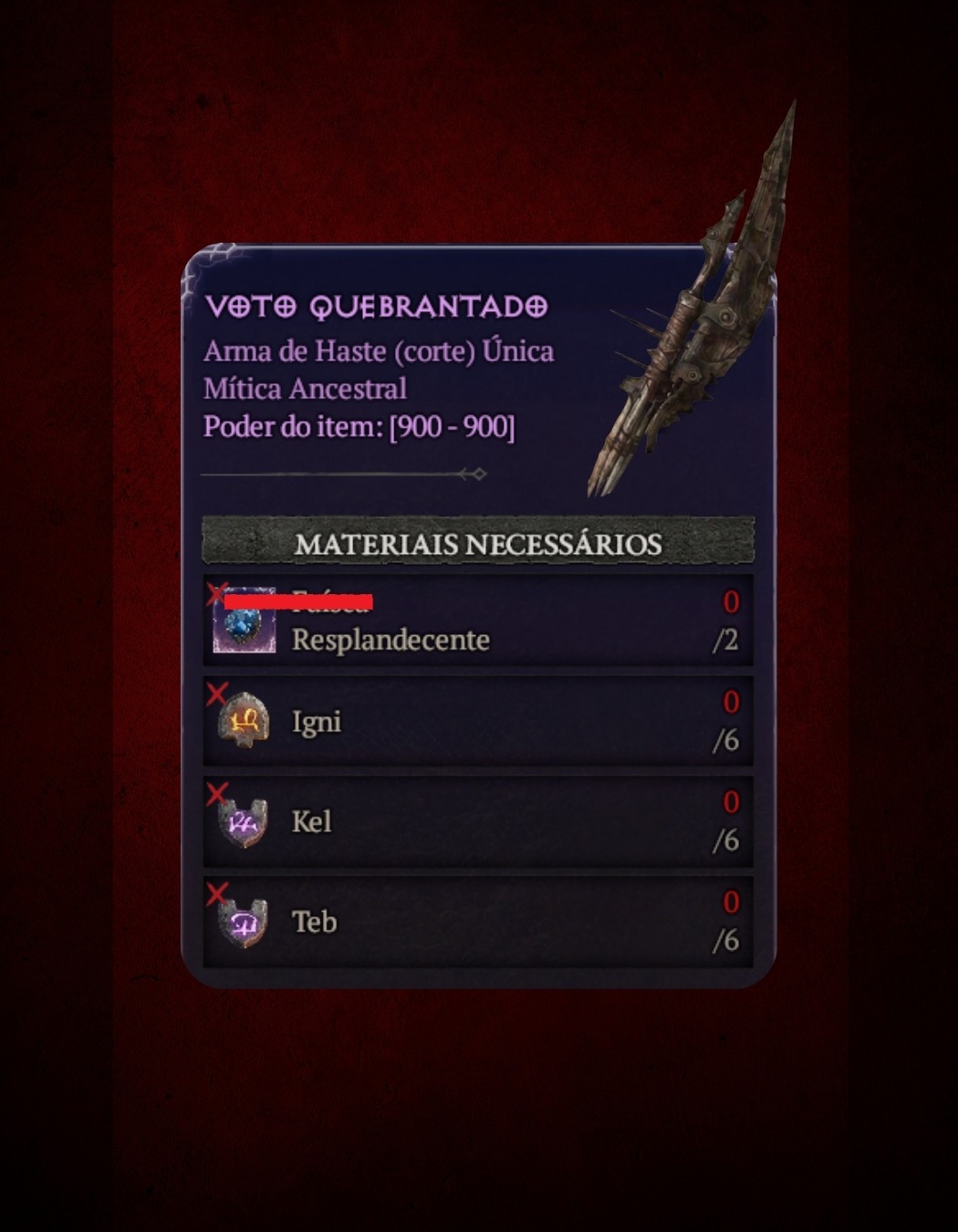Click the orange Igni rune icon
This screenshot has width=958, height=1232.
[x=244, y=721]
